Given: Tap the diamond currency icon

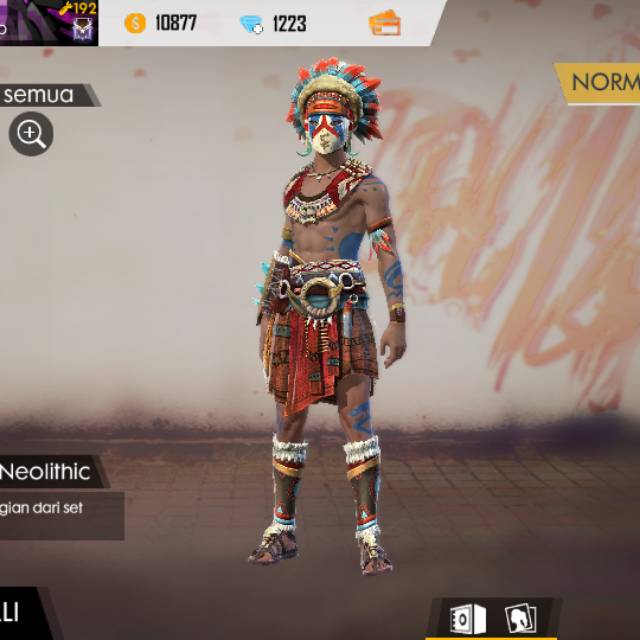Looking at the screenshot, I should click(251, 23).
